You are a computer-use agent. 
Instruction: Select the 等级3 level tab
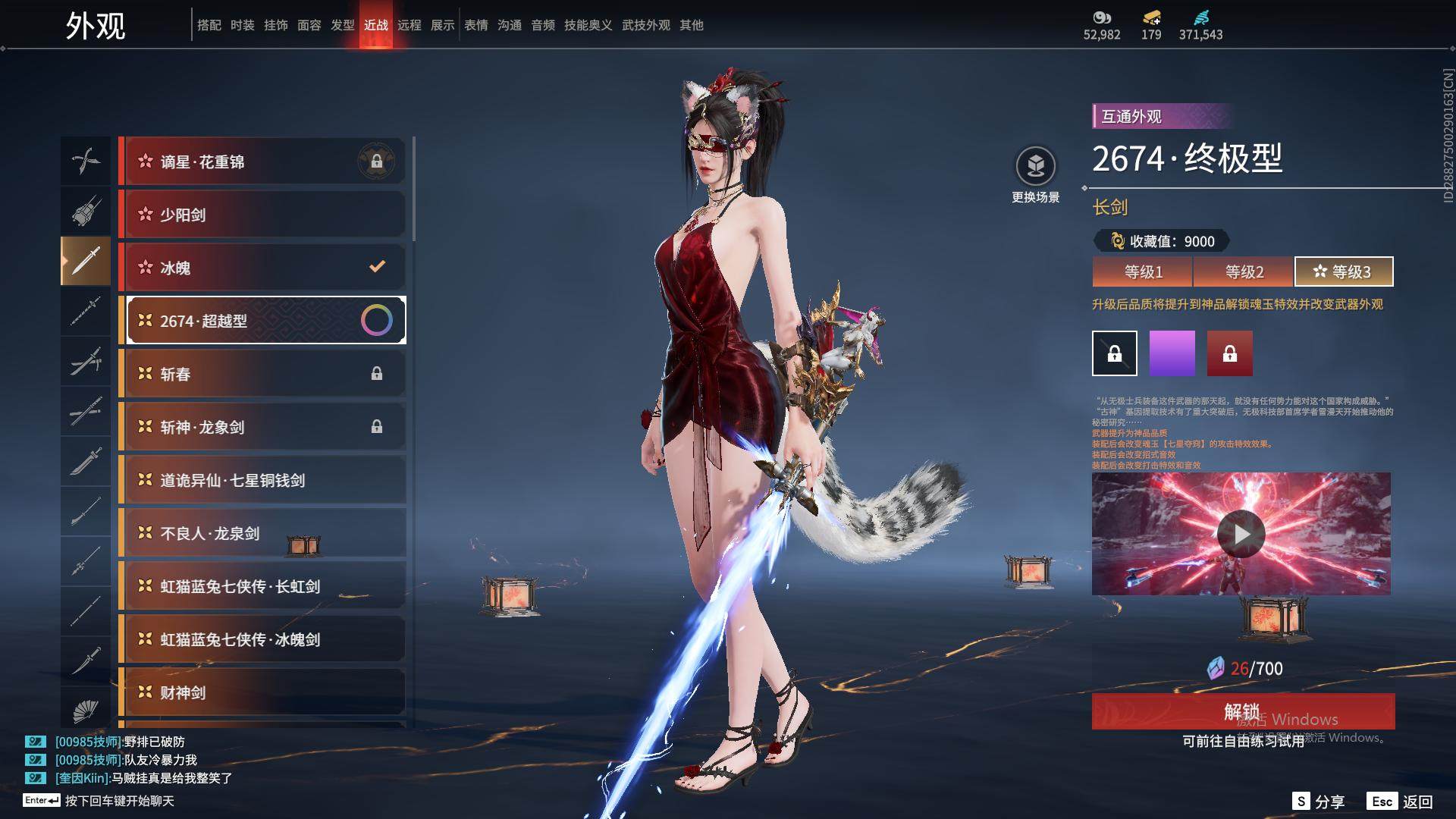(1344, 271)
